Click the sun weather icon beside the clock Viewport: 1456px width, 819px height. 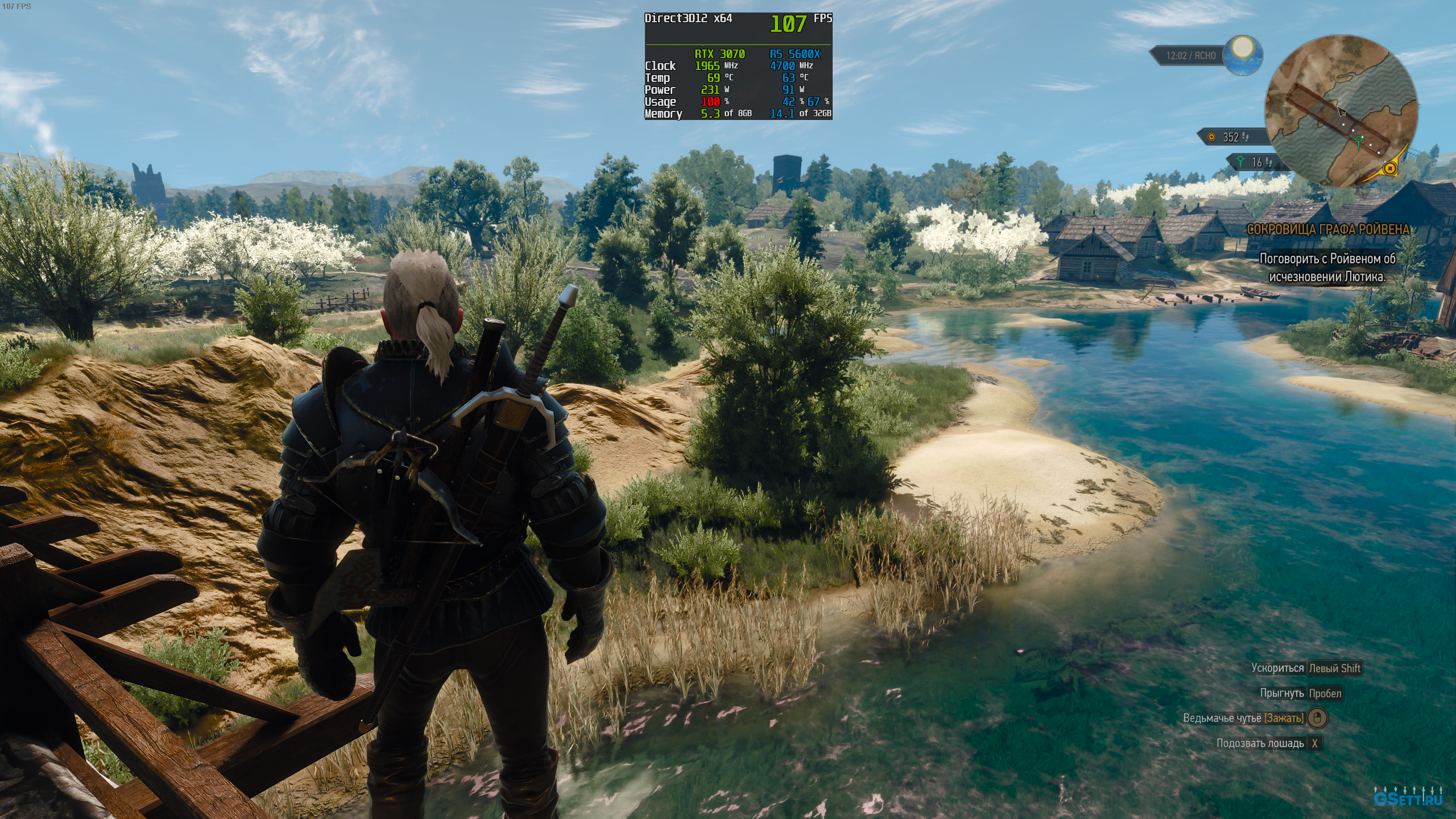click(1243, 55)
